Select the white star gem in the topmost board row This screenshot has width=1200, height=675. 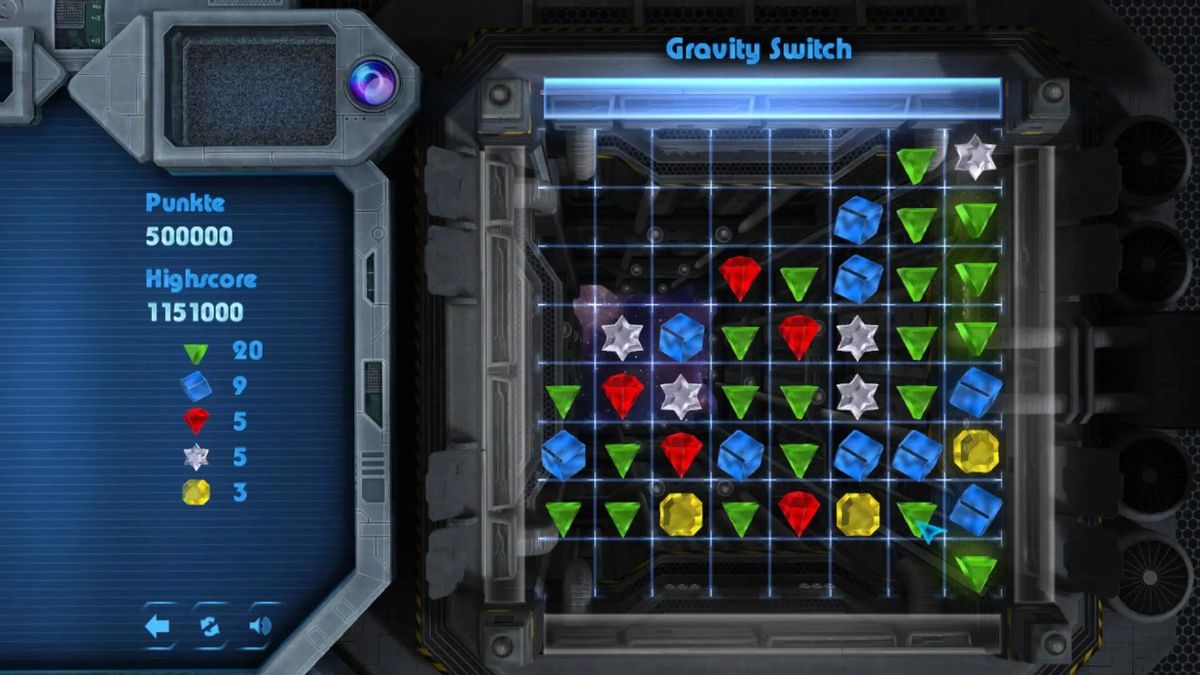coord(974,156)
